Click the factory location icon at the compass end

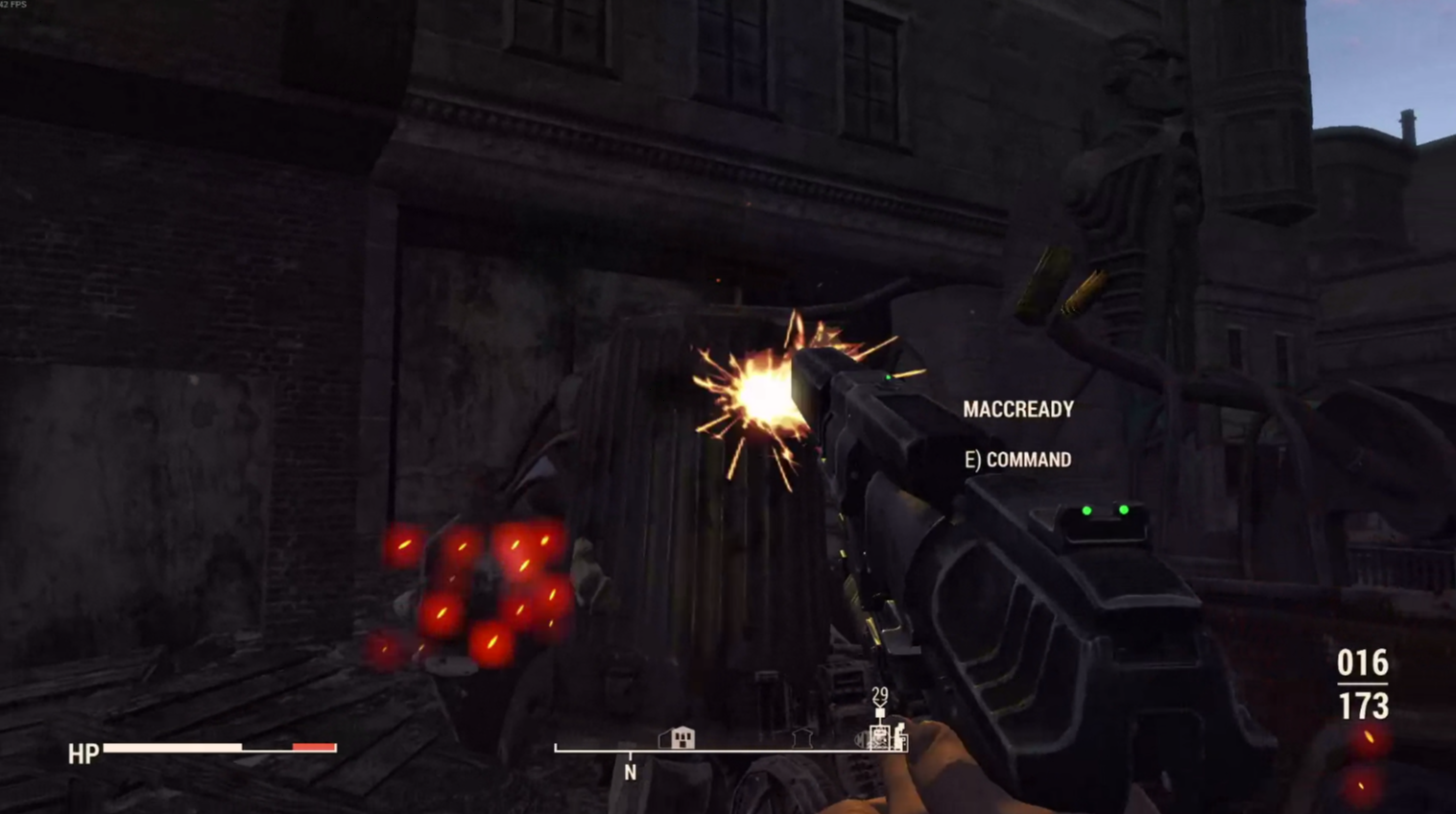click(898, 737)
